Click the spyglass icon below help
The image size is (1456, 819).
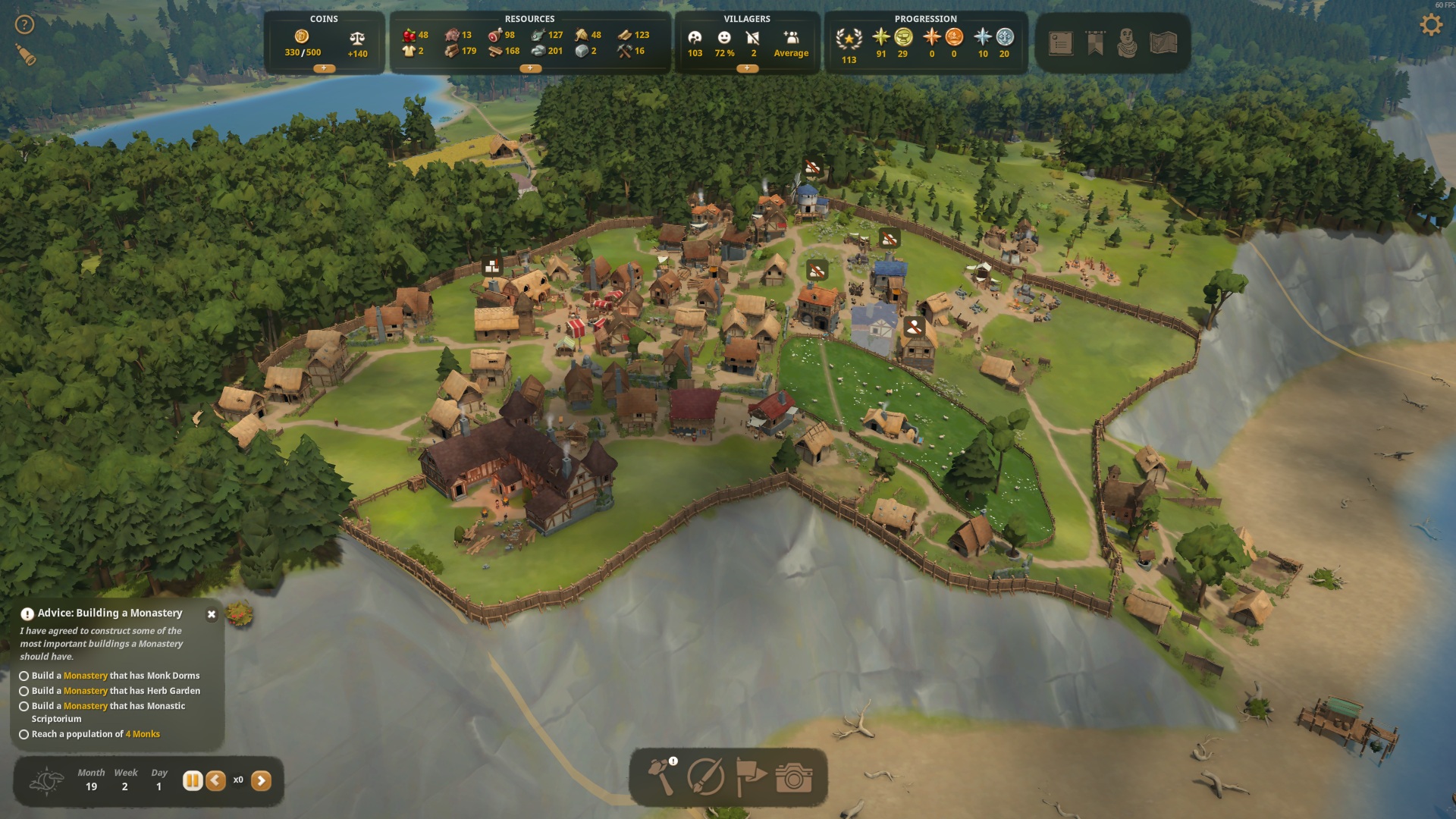point(26,55)
